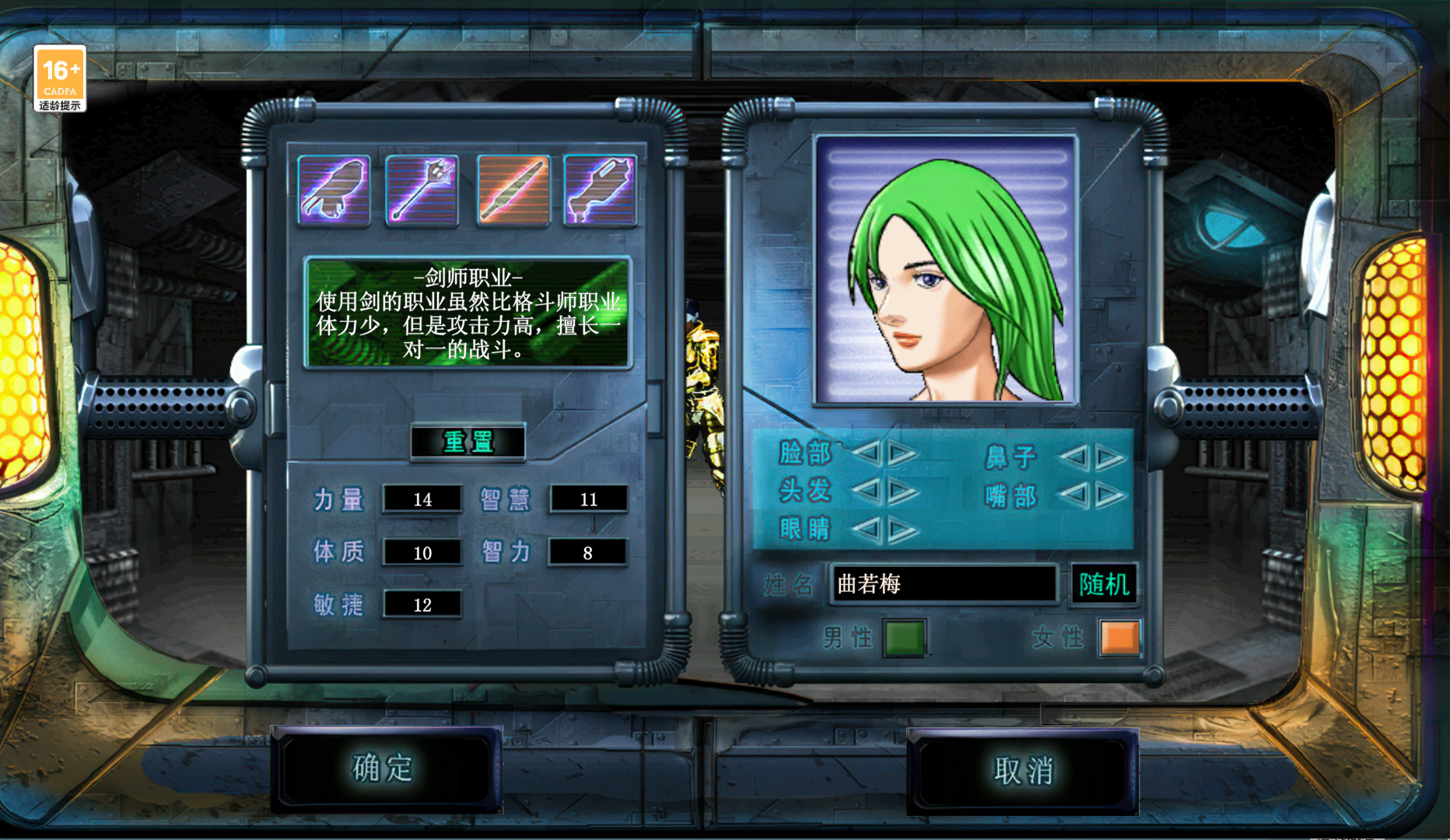Image resolution: width=1450 pixels, height=840 pixels.
Task: Choose the staff mage class icon
Action: click(x=422, y=190)
